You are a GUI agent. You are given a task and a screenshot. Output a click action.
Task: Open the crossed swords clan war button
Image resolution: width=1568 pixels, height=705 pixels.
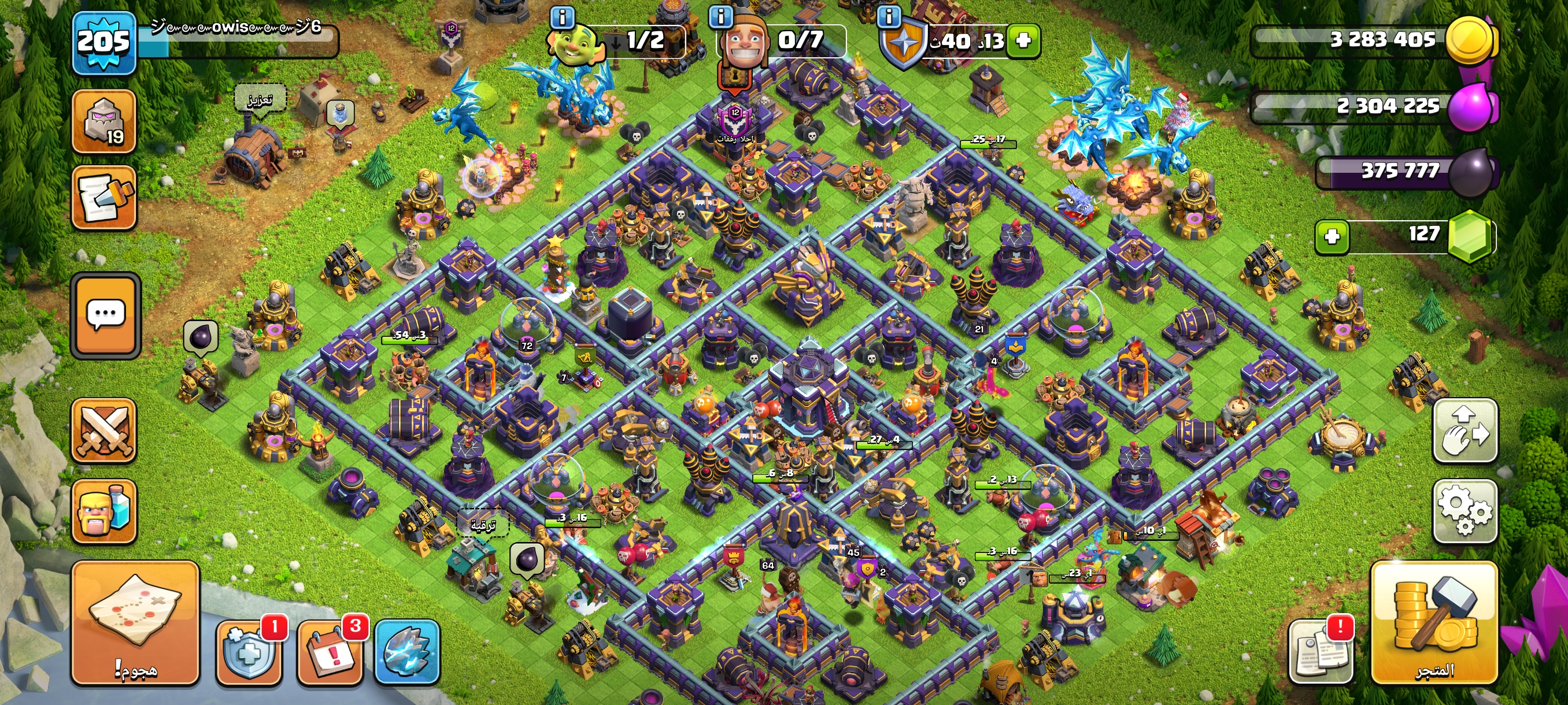104,431
